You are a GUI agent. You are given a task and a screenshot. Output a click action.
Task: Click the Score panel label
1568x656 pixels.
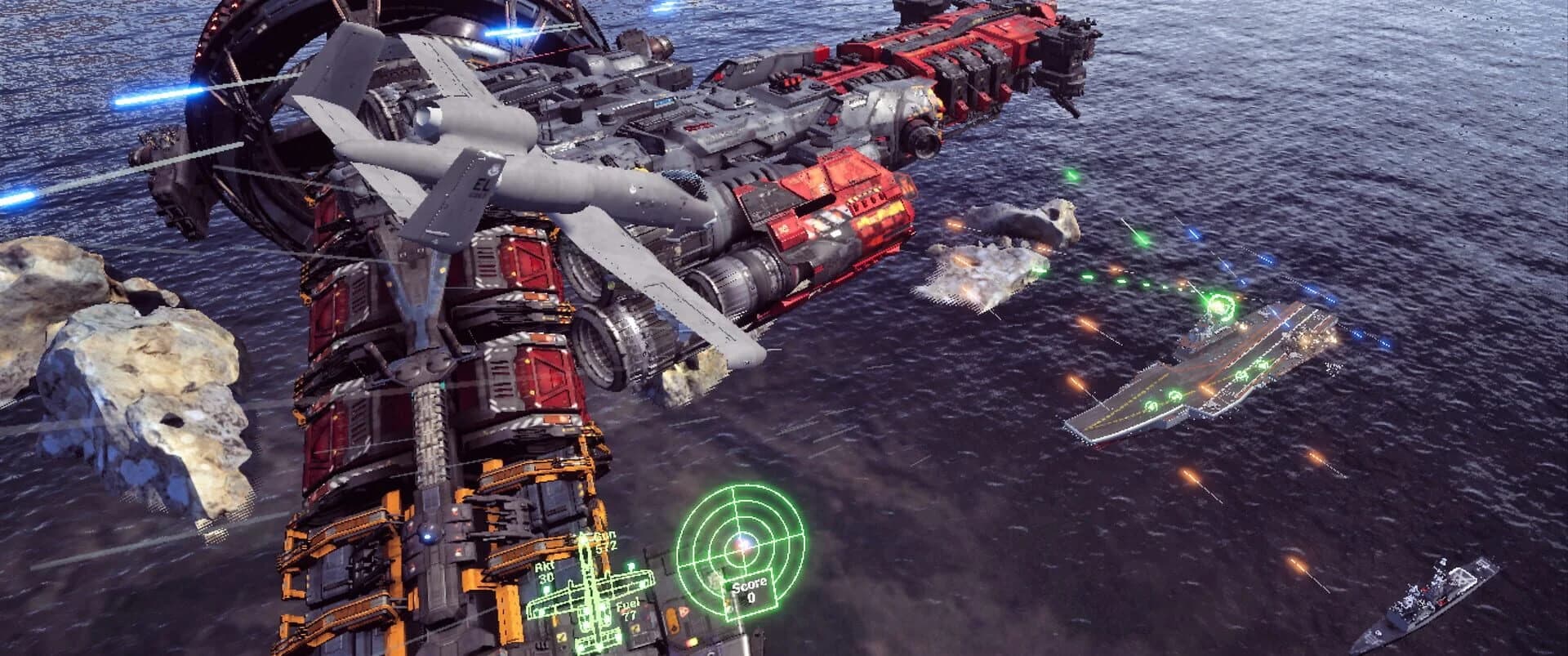pyautogui.click(x=748, y=586)
